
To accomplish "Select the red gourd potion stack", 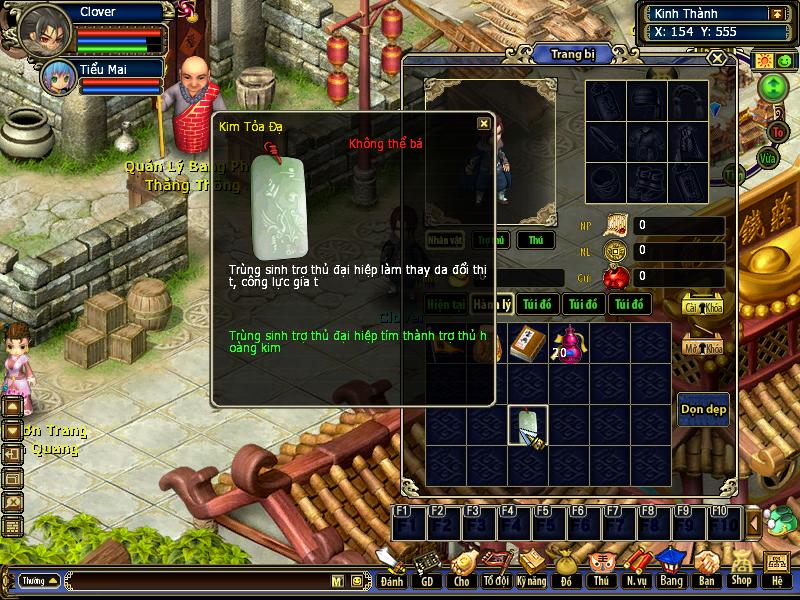I will coord(569,343).
